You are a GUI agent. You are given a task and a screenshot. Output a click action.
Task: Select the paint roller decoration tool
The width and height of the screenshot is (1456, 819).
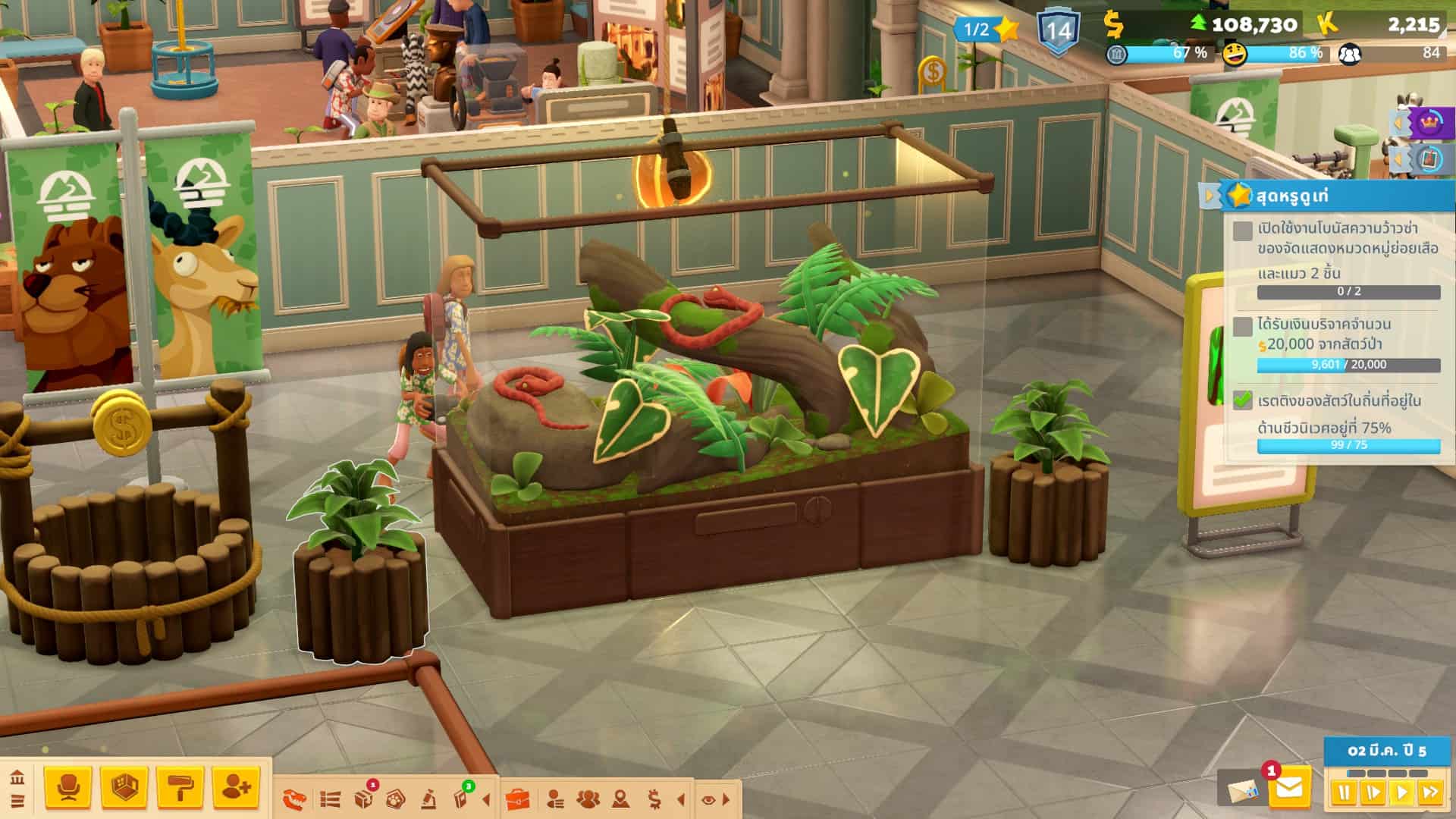click(180, 789)
